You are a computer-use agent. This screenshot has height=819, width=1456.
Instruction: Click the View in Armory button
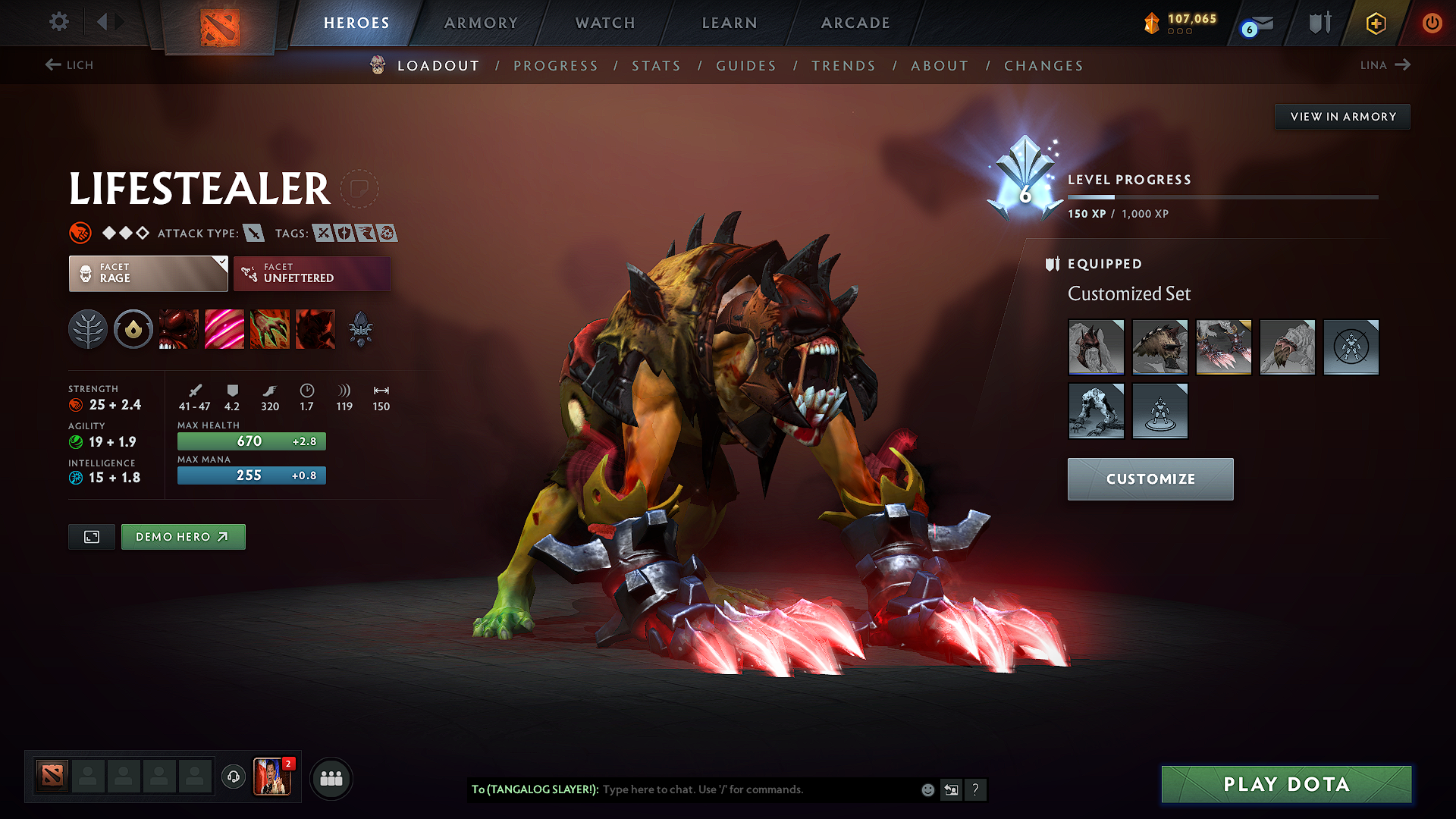1342,117
